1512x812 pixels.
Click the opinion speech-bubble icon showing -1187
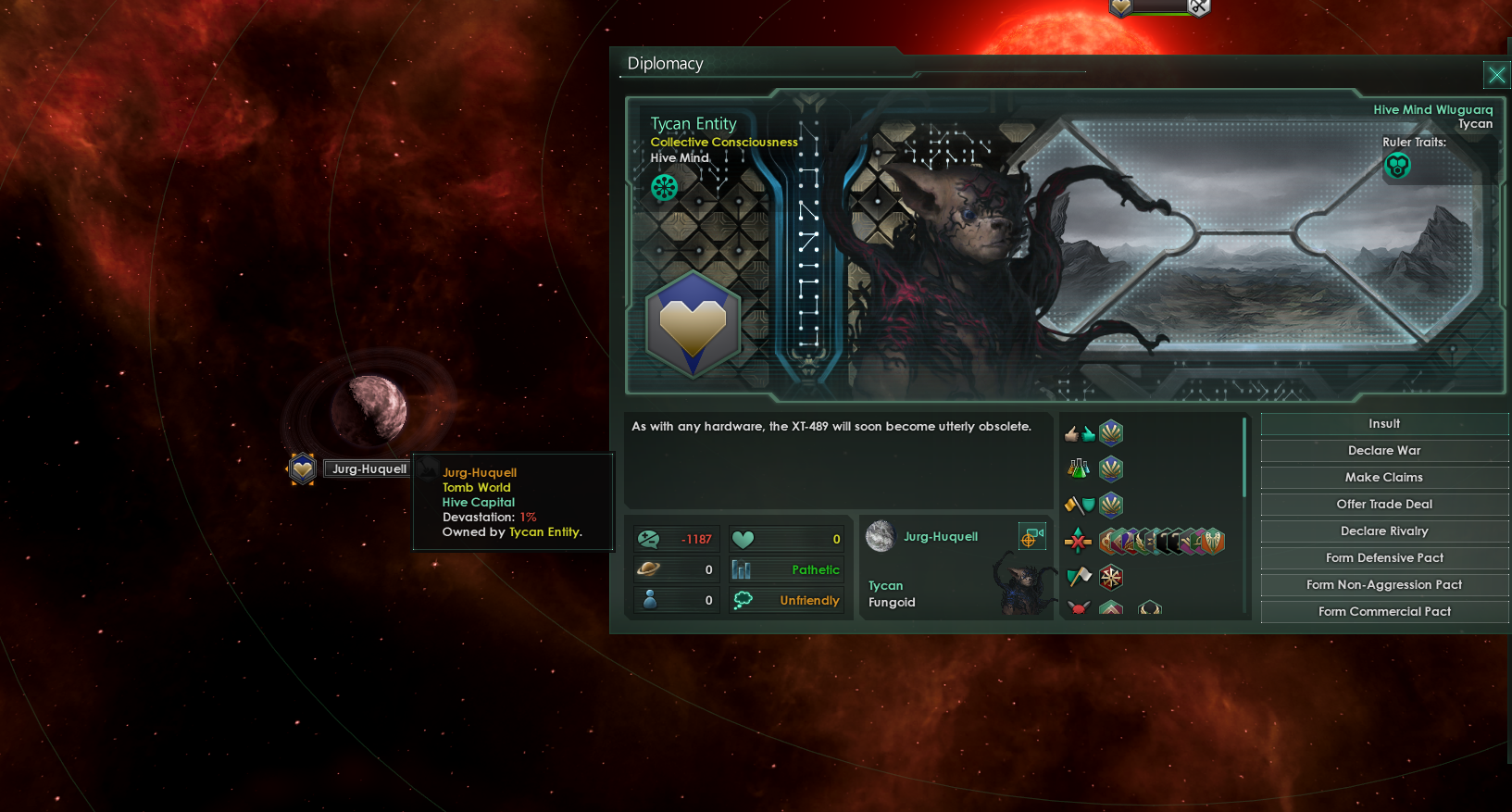coord(651,538)
